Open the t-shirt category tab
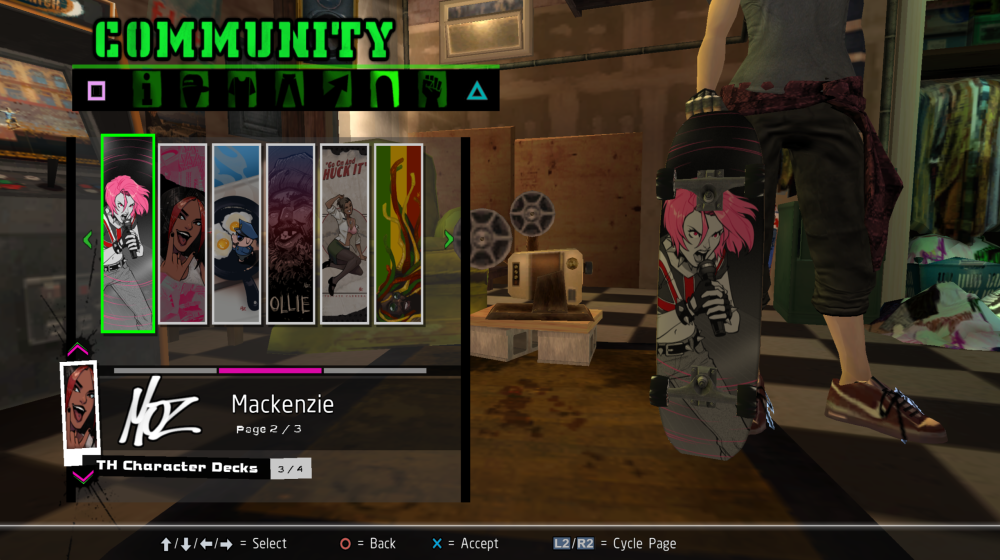The width and height of the screenshot is (1000, 560). (242, 91)
